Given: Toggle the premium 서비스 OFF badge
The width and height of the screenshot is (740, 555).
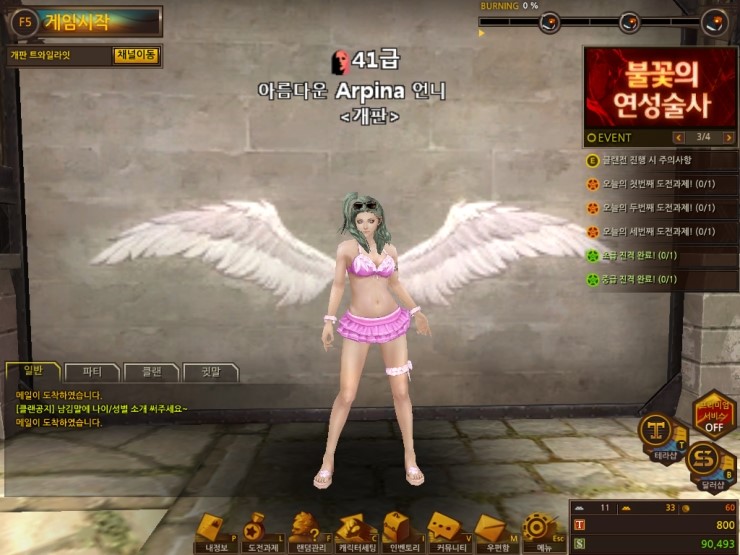Looking at the screenshot, I should click(x=714, y=414).
